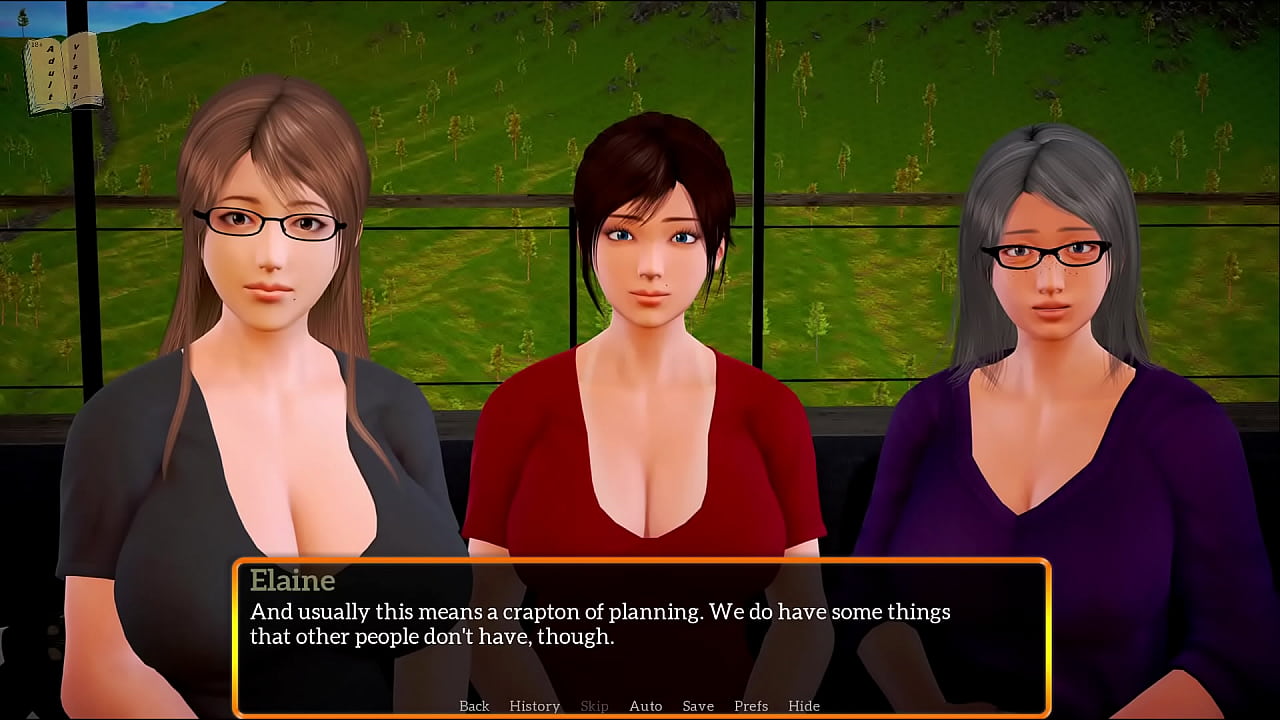Click the Skip dialogue button
This screenshot has width=1280, height=720.
pos(594,706)
